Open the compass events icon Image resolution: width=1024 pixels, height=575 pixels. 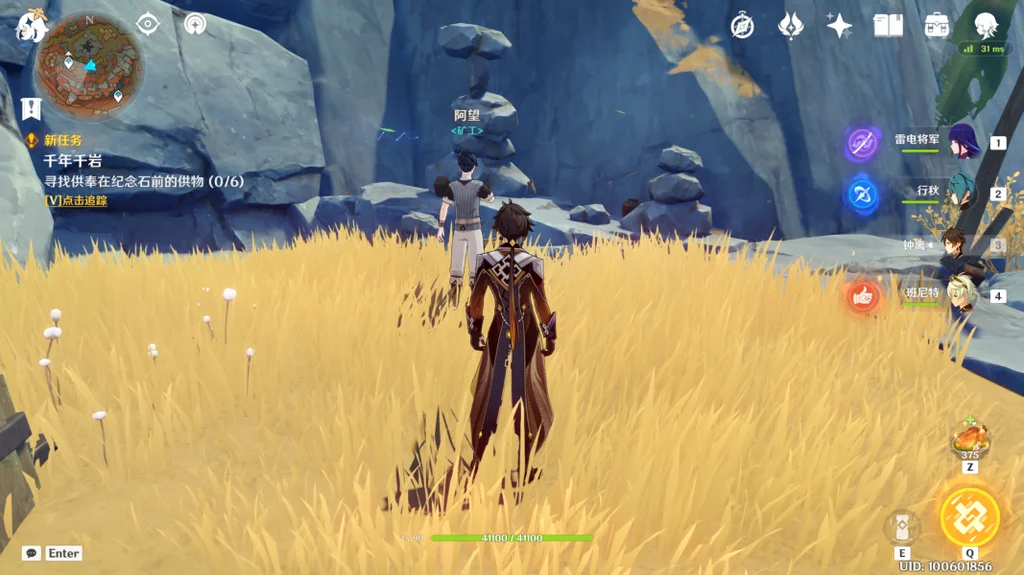[x=742, y=26]
